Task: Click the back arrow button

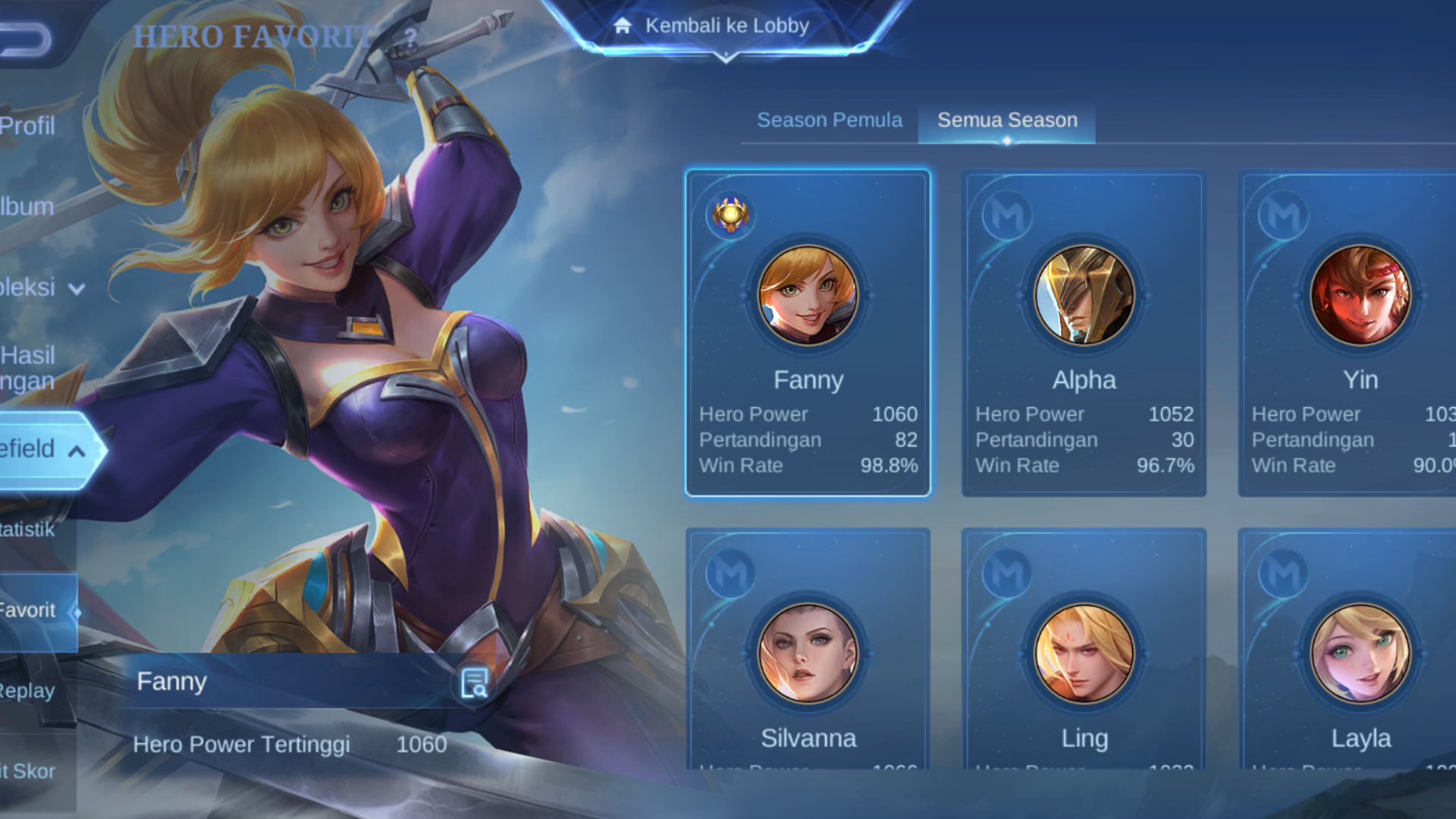Action: click(x=25, y=39)
